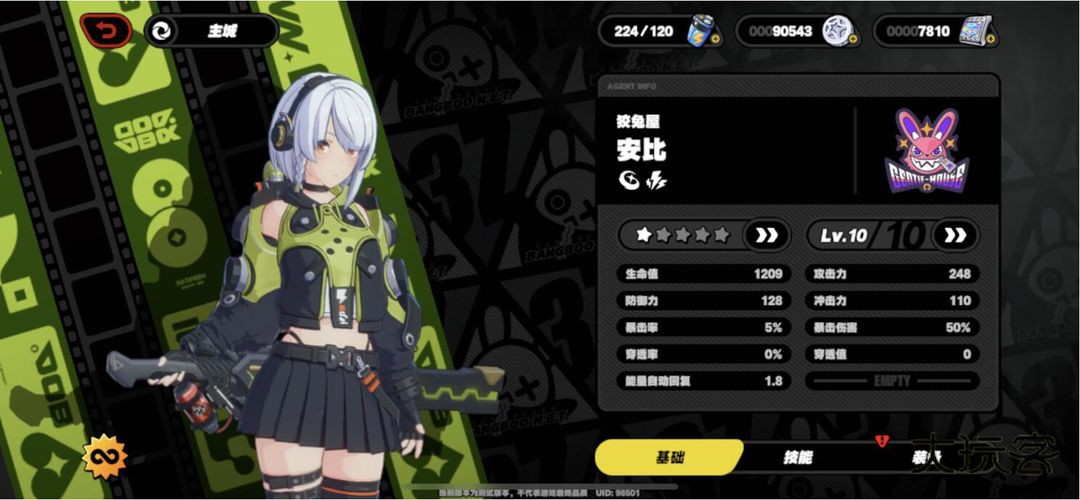Select the EMPTY stat slot
Viewport: 1080px width, 500px height.
(x=892, y=381)
